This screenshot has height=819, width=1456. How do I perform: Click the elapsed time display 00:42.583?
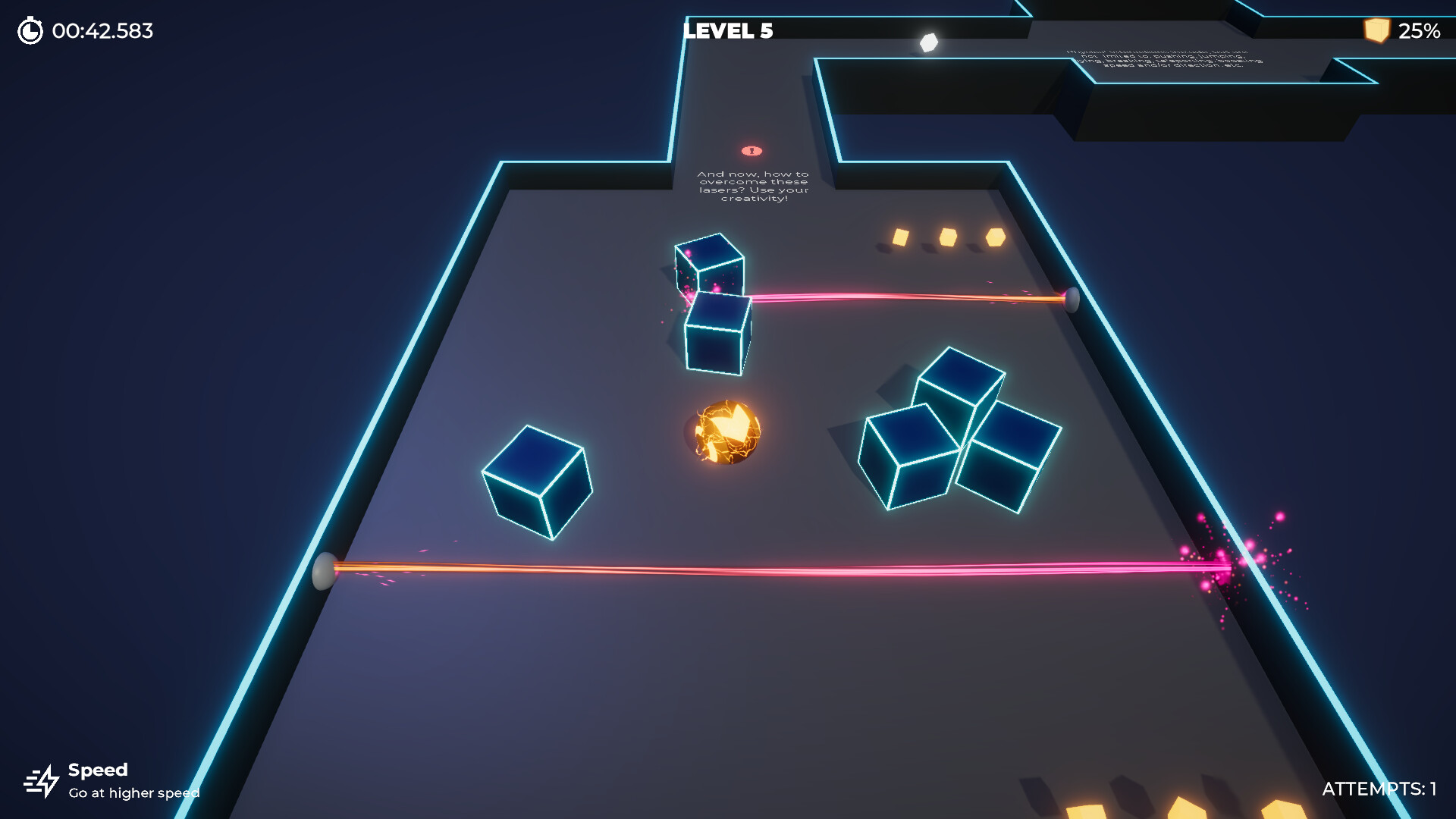click(101, 32)
